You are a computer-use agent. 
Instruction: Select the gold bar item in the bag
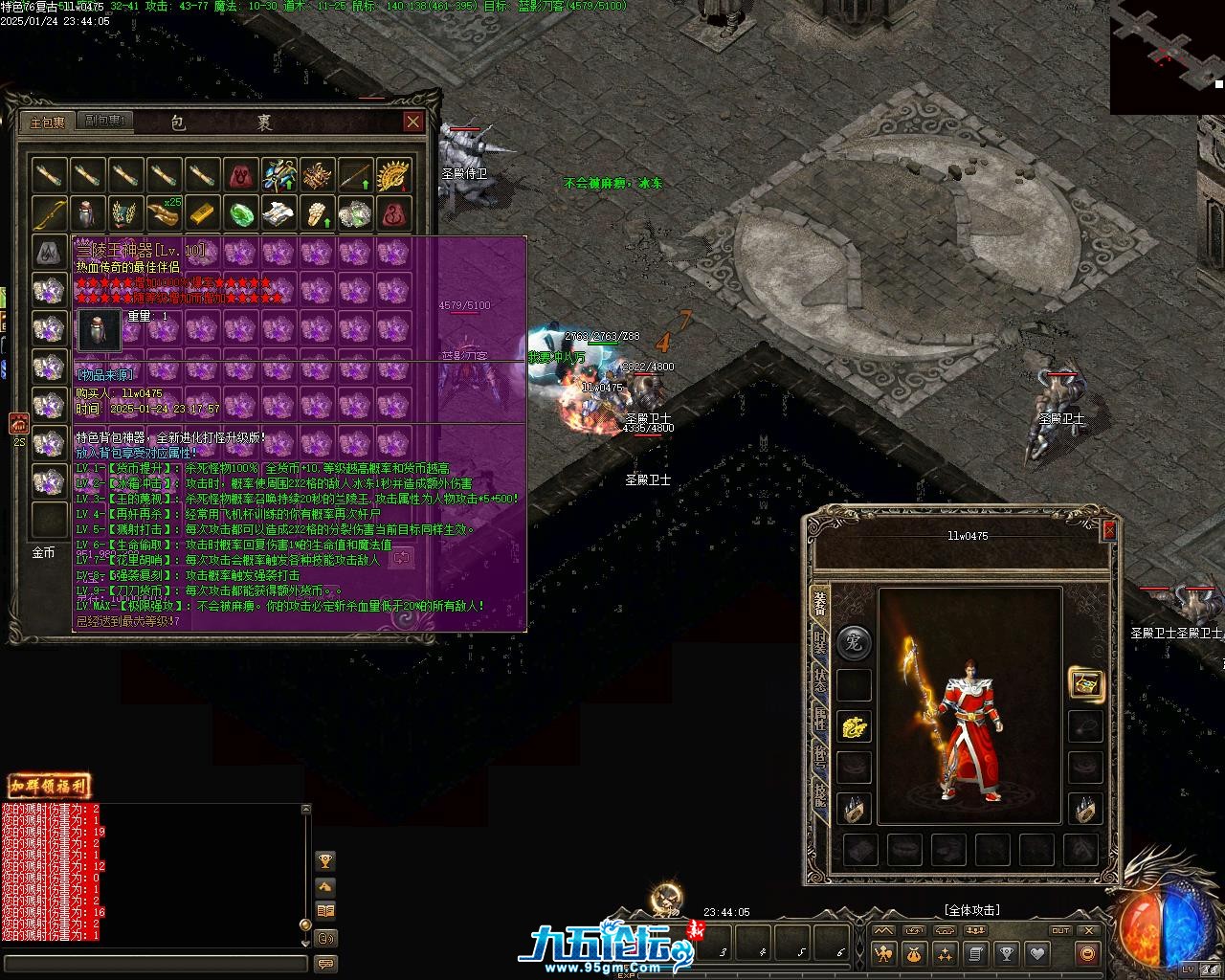pyautogui.click(x=202, y=212)
